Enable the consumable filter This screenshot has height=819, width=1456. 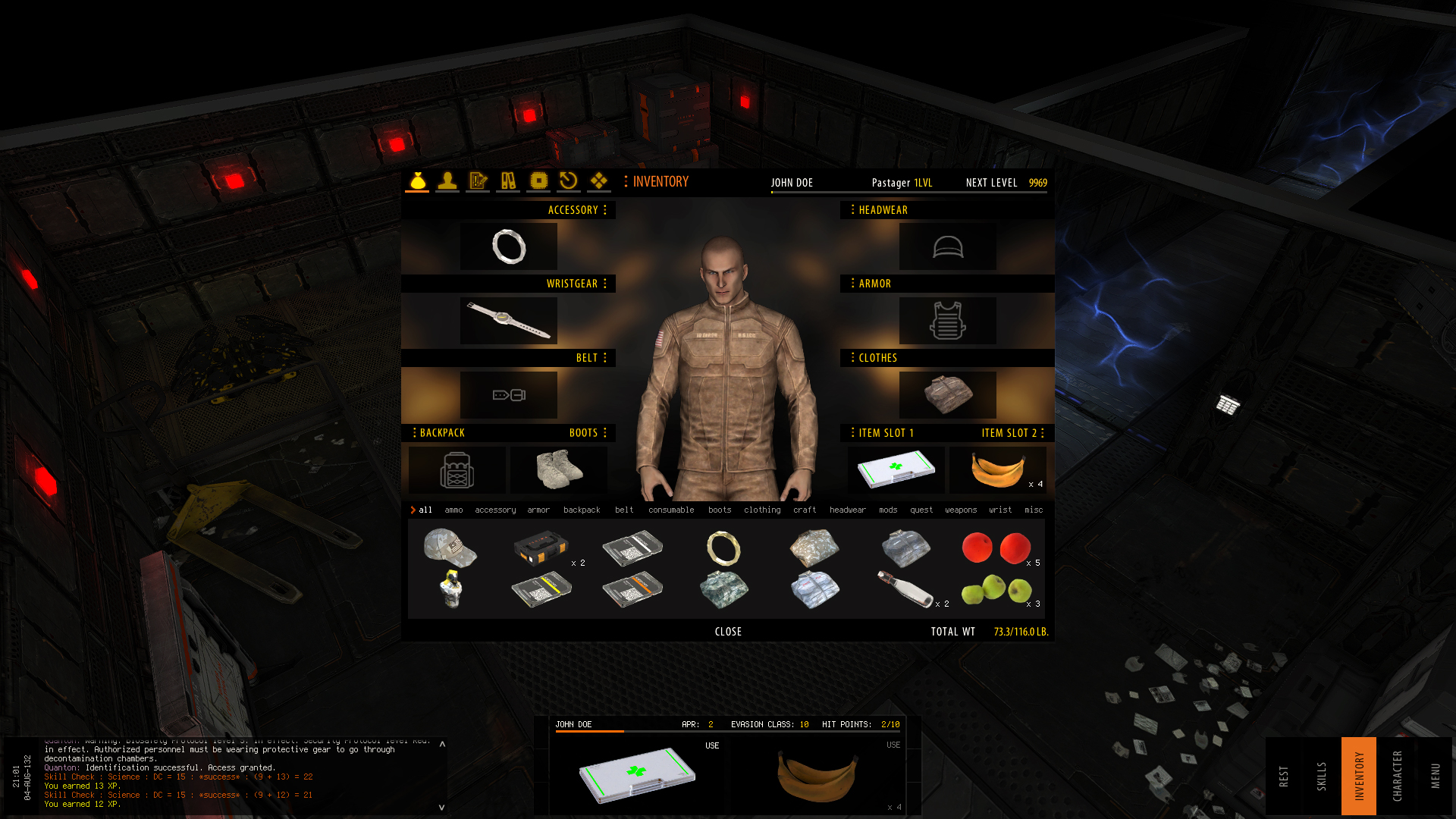[x=671, y=510]
